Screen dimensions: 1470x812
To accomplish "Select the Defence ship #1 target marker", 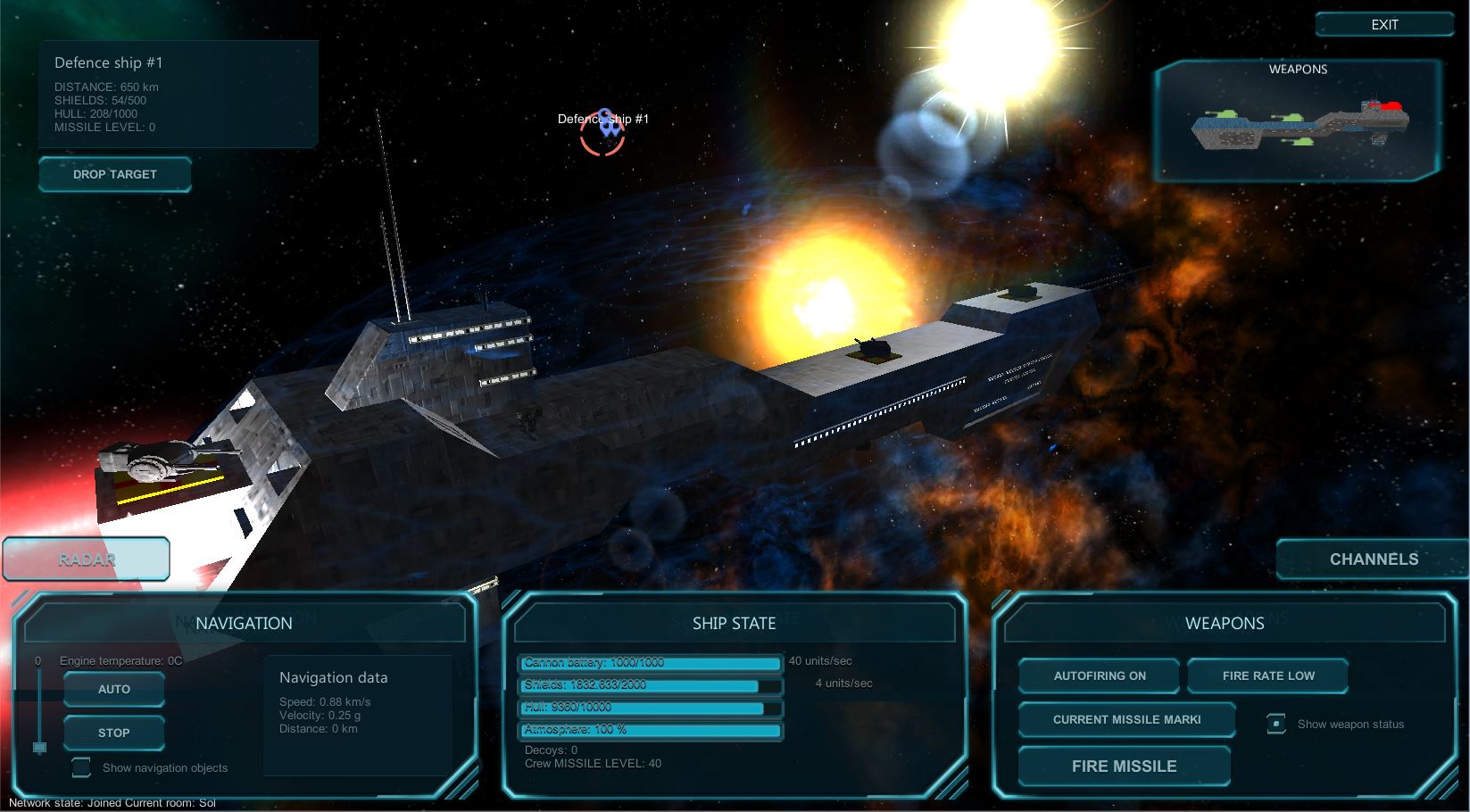I will click(602, 134).
